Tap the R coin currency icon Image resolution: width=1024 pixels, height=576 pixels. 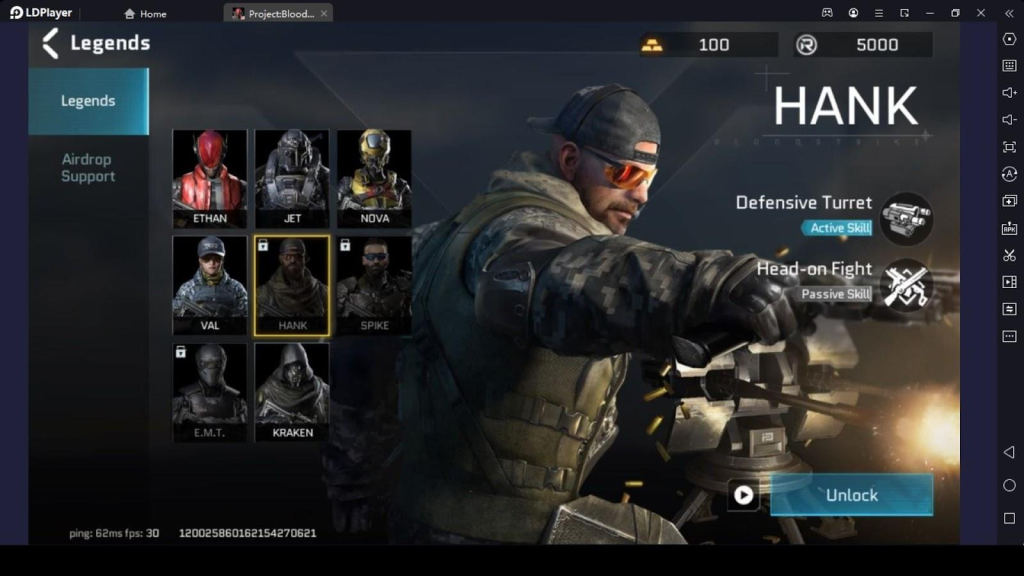pyautogui.click(x=807, y=45)
